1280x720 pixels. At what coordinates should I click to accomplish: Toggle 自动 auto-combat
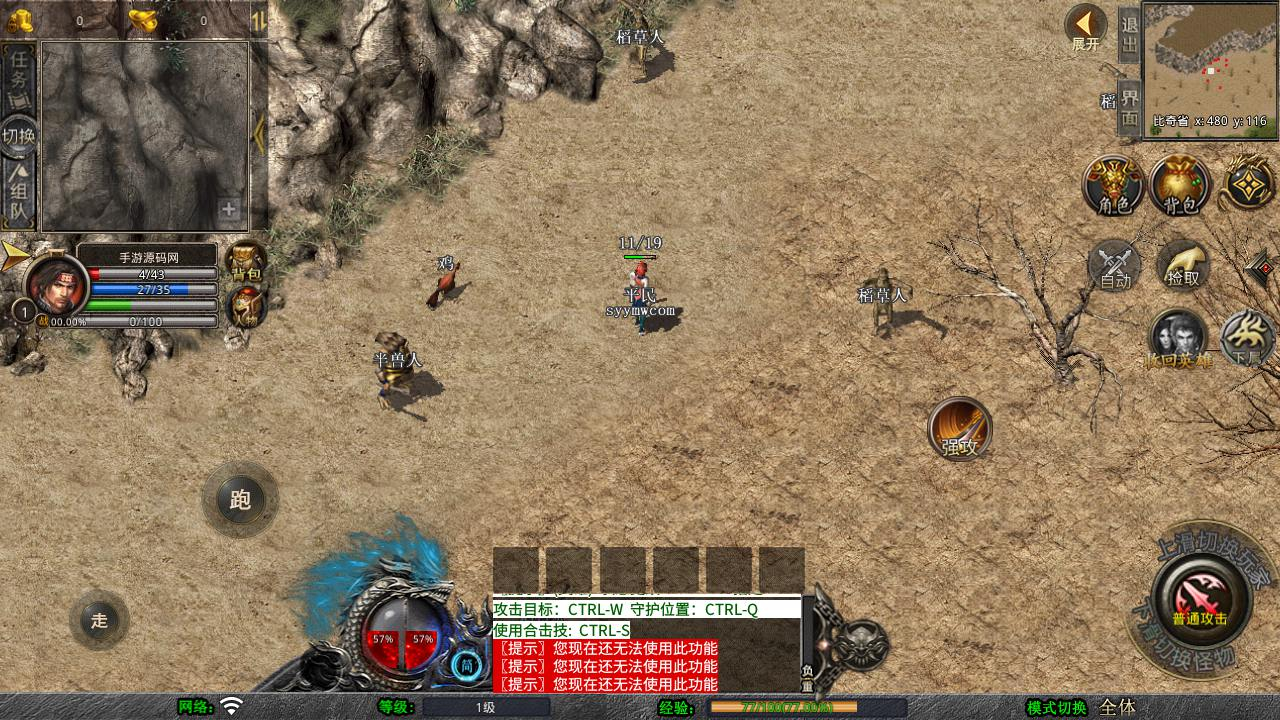click(x=1114, y=267)
